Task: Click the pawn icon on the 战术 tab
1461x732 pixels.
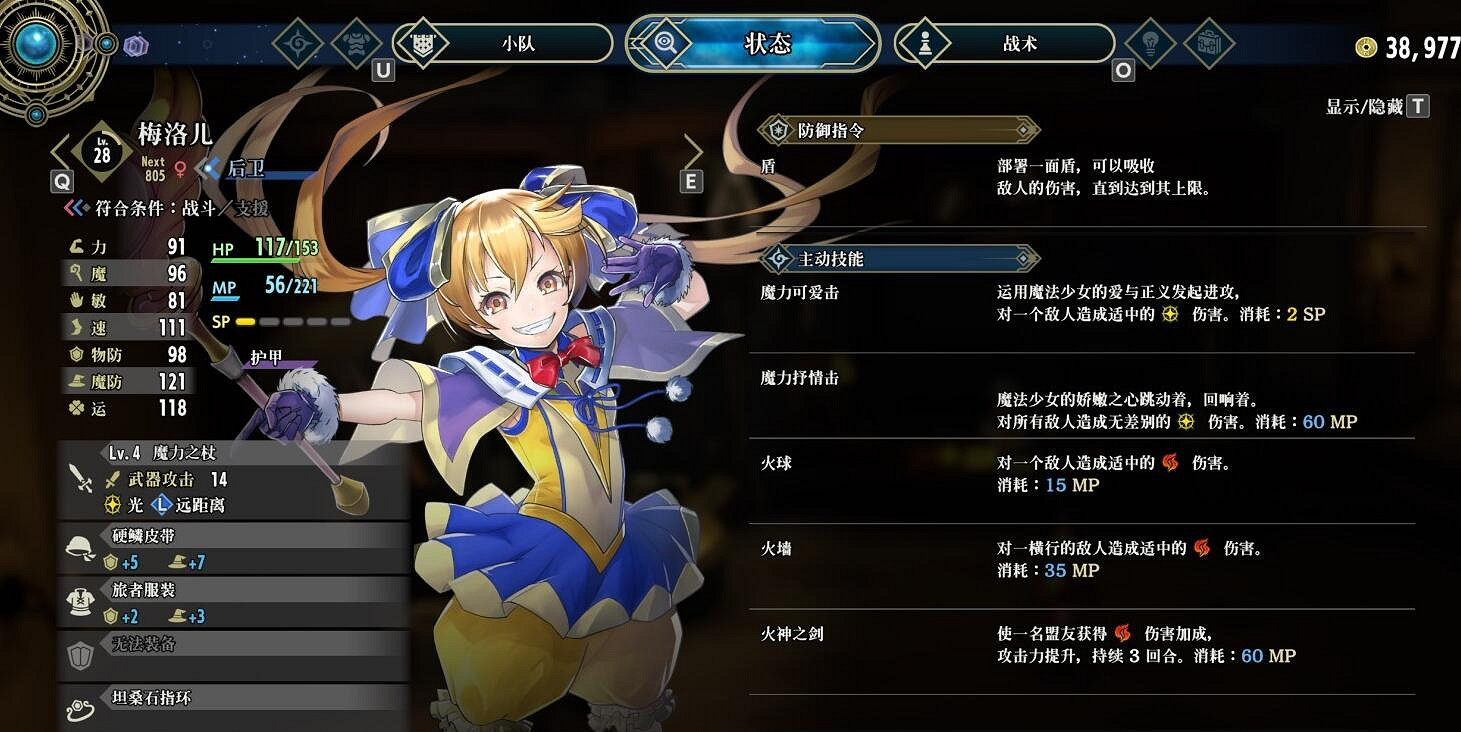Action: 925,43
